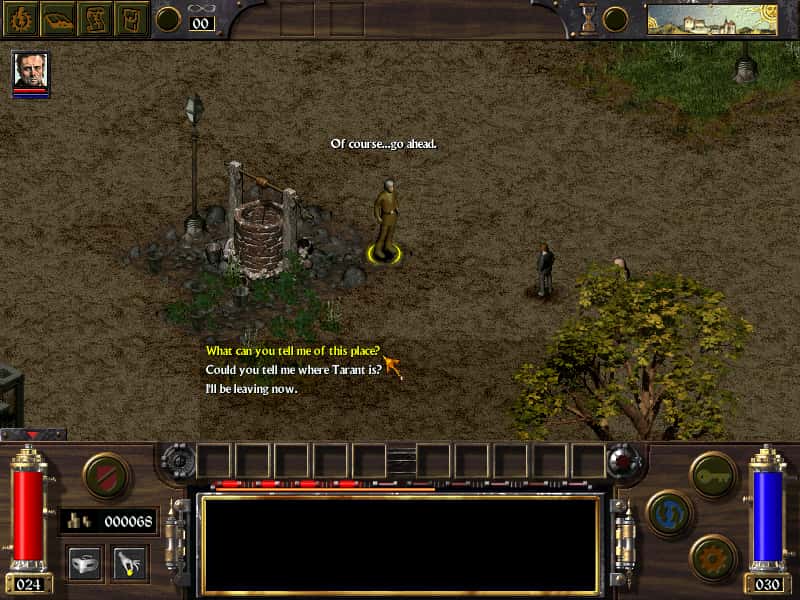Image resolution: width=800 pixels, height=600 pixels.
Task: Open the world map landscape thumbnail
Action: [x=712, y=19]
